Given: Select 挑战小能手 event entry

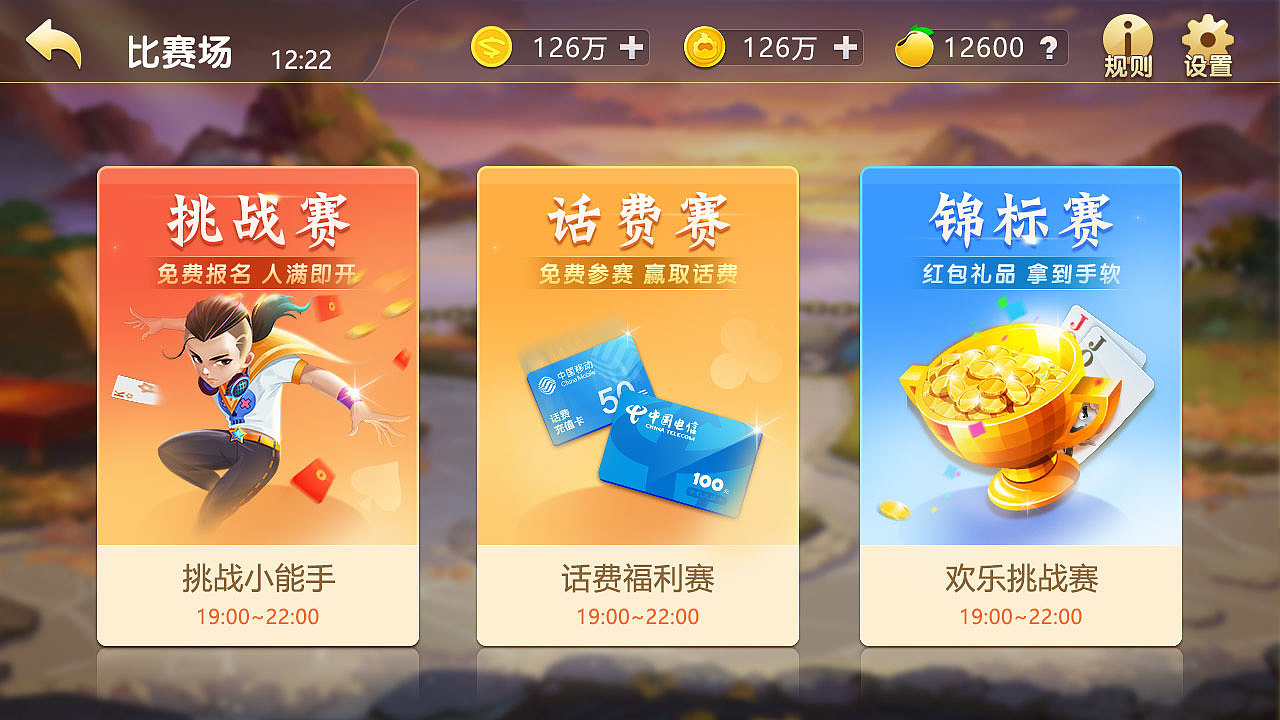Looking at the screenshot, I should (x=258, y=578).
